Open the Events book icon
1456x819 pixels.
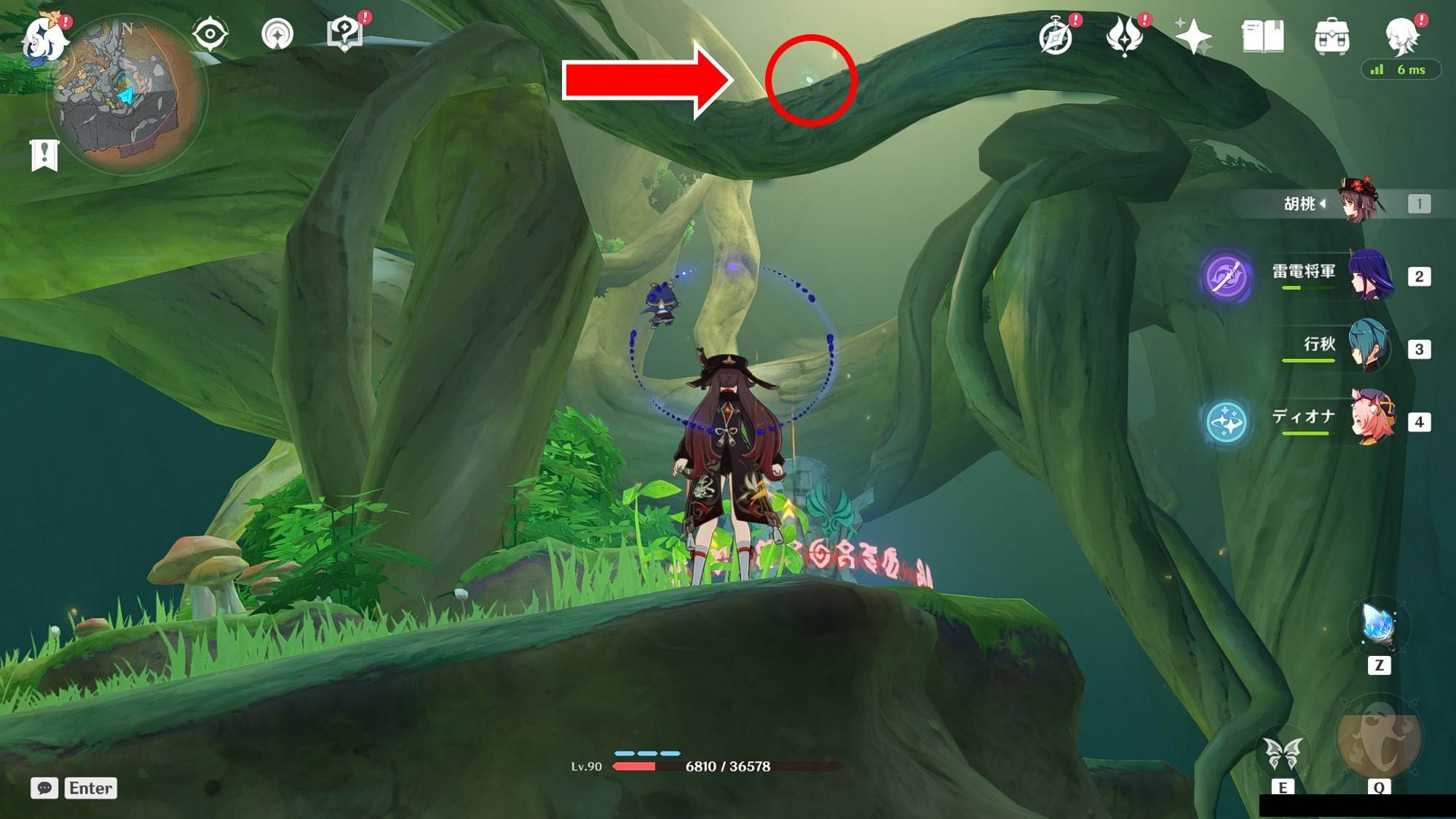(x=1262, y=36)
